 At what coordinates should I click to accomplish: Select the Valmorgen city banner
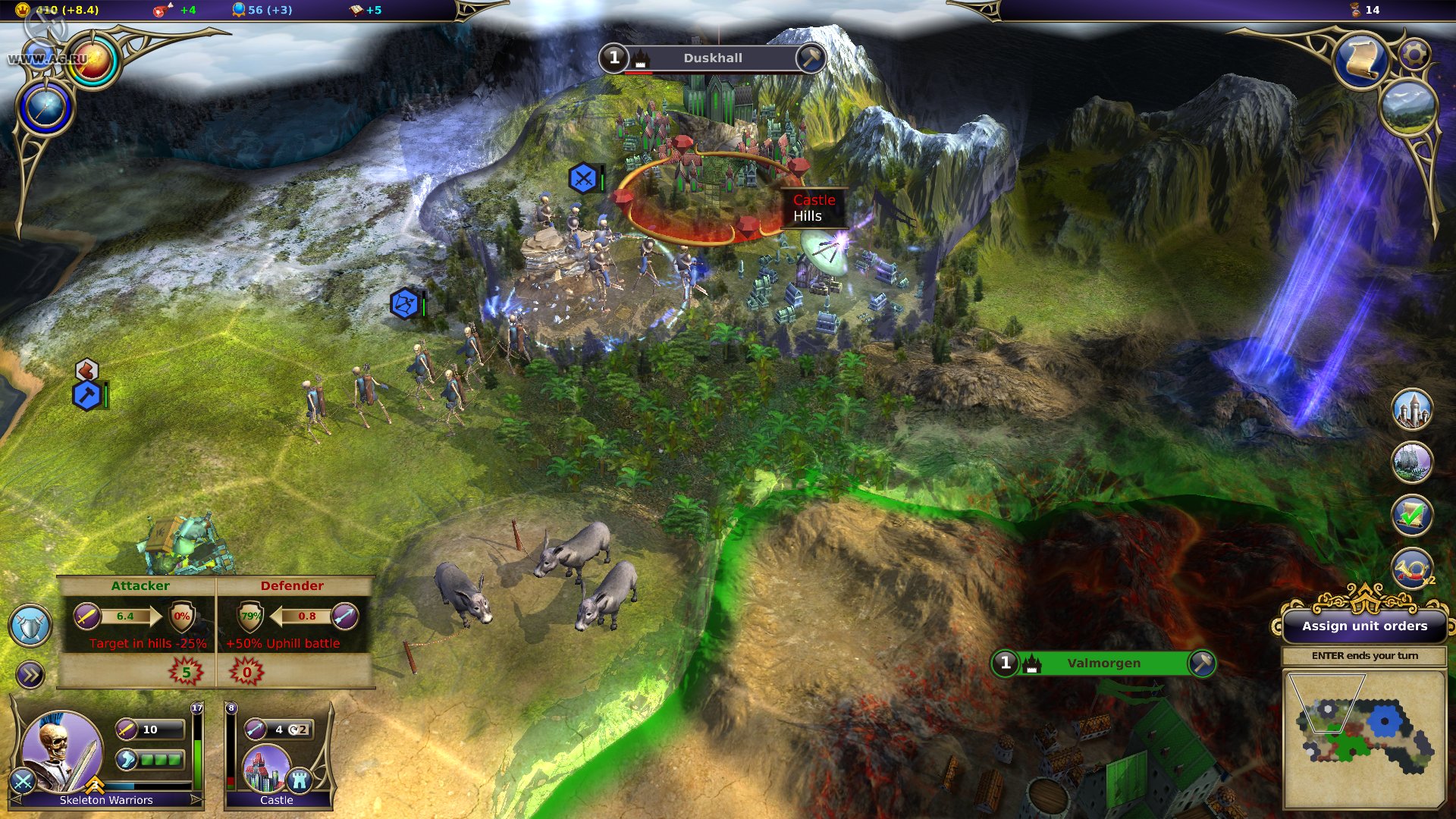(1103, 664)
